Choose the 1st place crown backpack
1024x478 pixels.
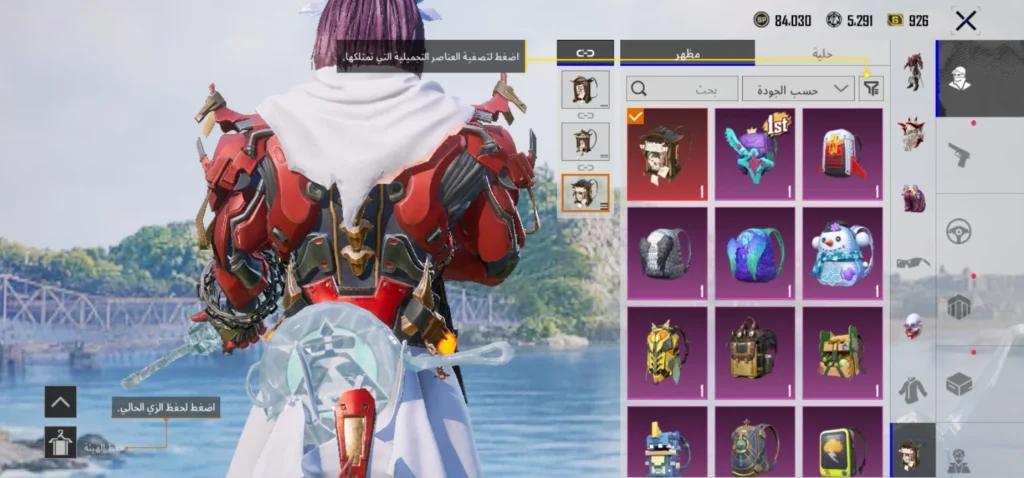[x=755, y=154]
